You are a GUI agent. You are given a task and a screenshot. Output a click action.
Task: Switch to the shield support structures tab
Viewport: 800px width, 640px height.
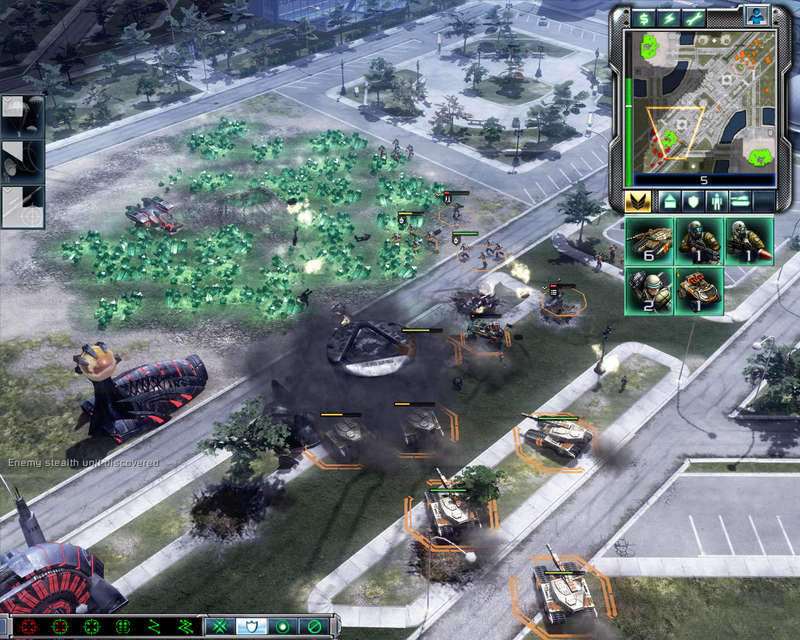point(692,201)
